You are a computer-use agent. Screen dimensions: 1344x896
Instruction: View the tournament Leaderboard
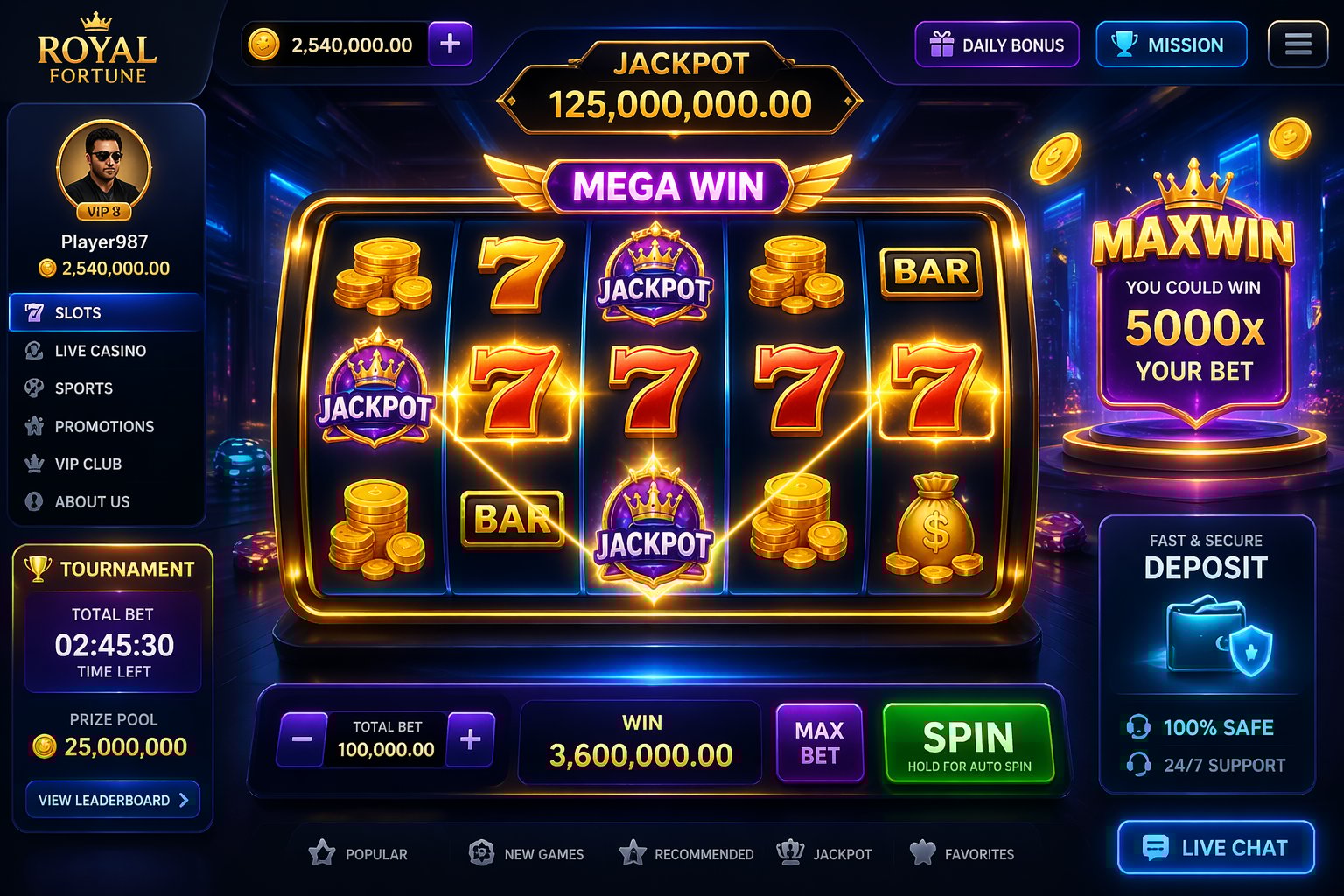coord(112,799)
